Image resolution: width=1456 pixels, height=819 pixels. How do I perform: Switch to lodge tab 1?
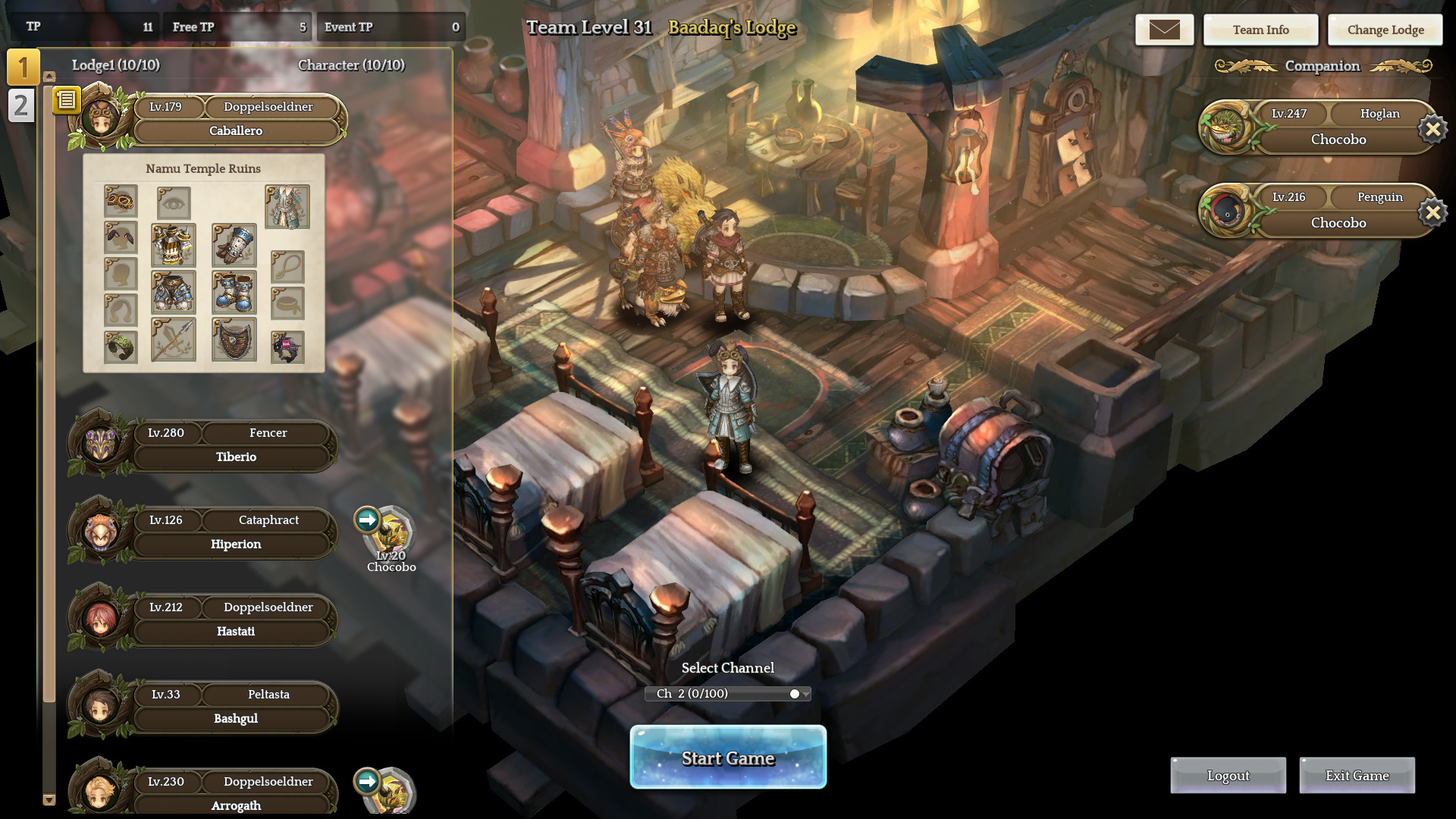pyautogui.click(x=23, y=67)
